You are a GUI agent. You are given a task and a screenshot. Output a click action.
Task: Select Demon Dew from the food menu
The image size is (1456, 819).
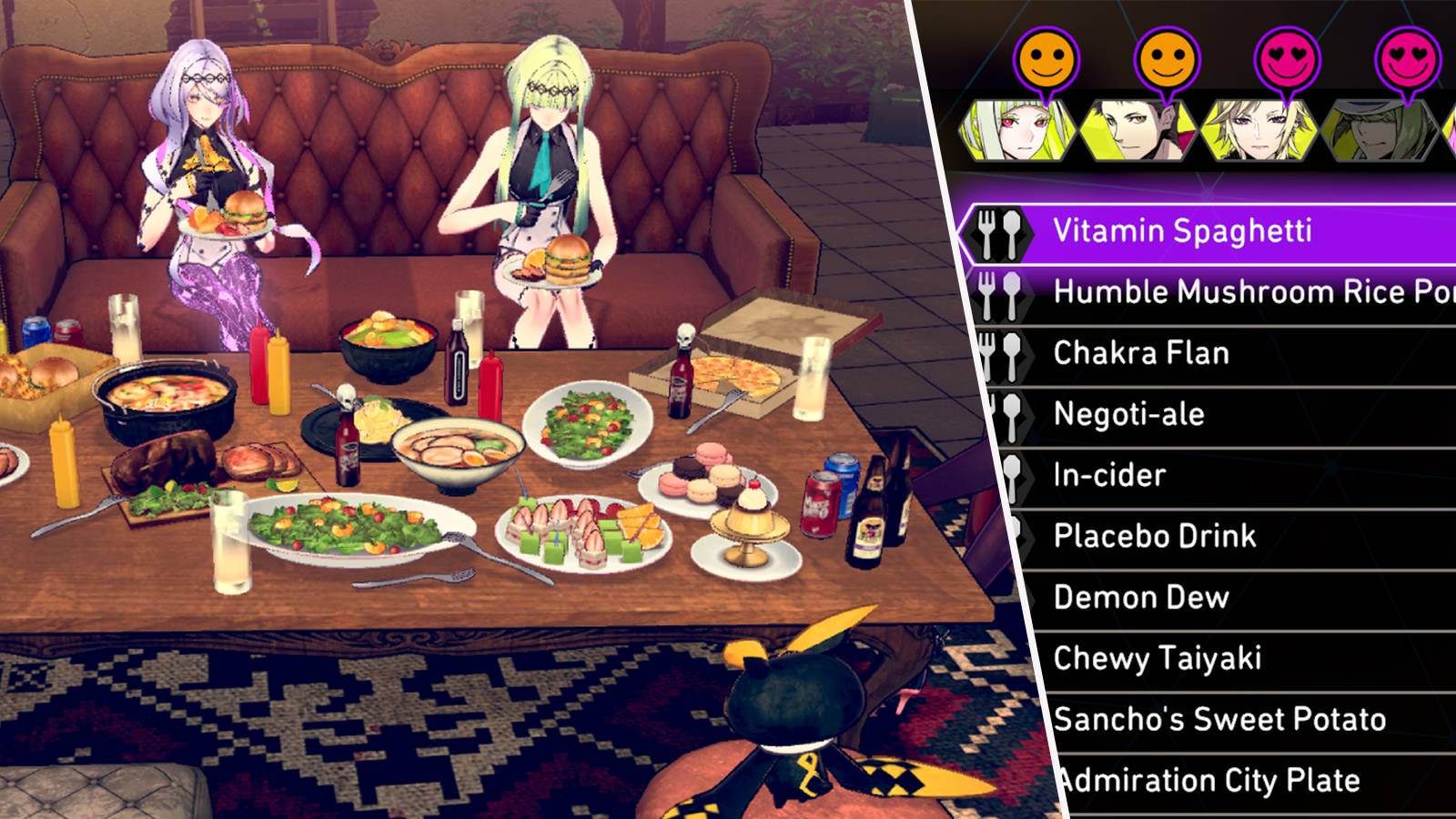pos(1142,597)
